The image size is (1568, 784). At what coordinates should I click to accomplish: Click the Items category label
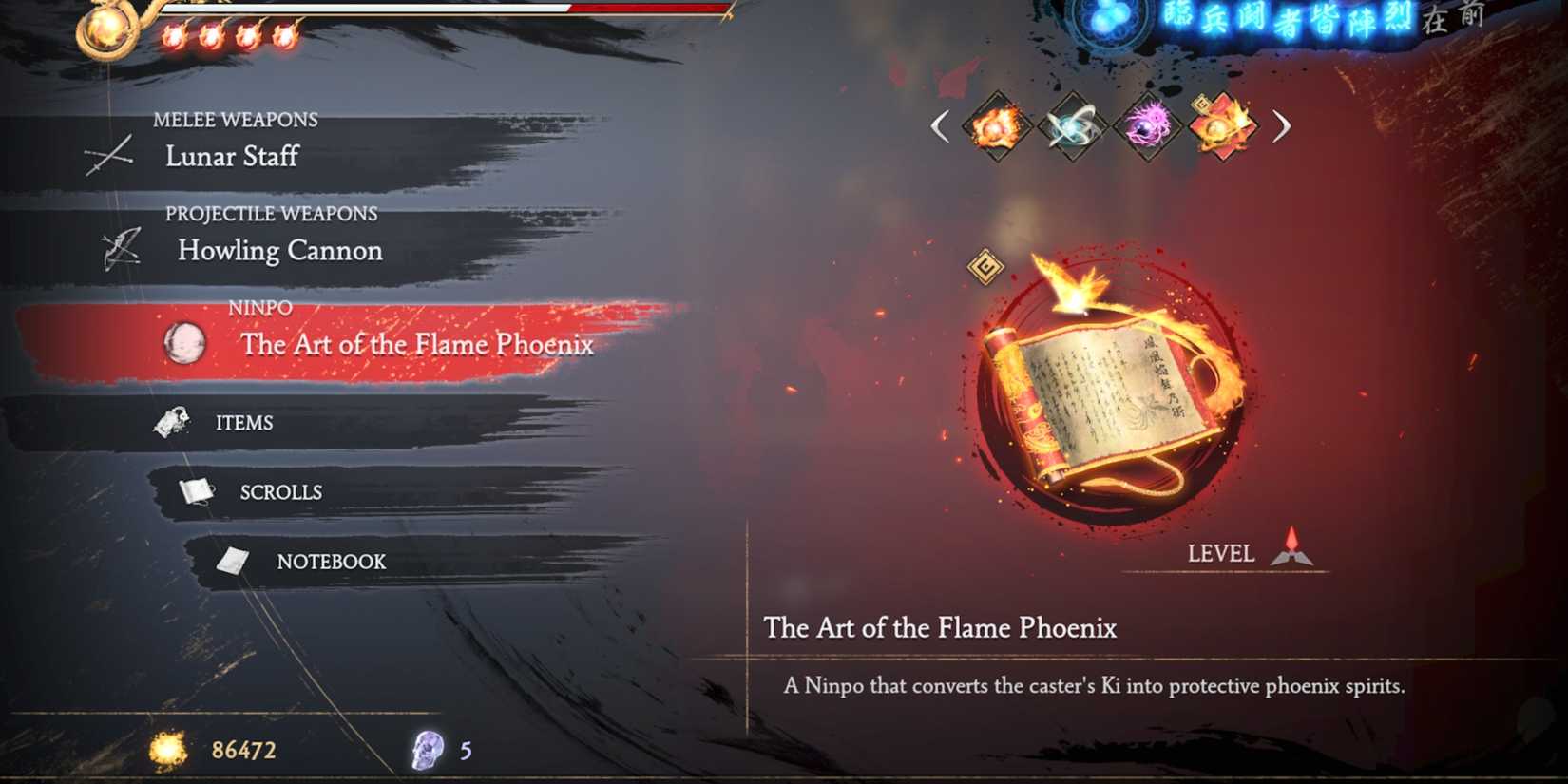click(x=245, y=422)
